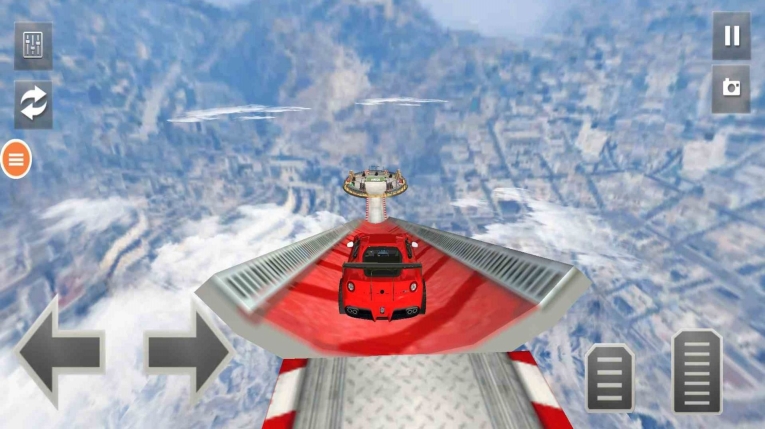Tap the circular arrows reset button
This screenshot has height=429, width=765.
(x=33, y=104)
